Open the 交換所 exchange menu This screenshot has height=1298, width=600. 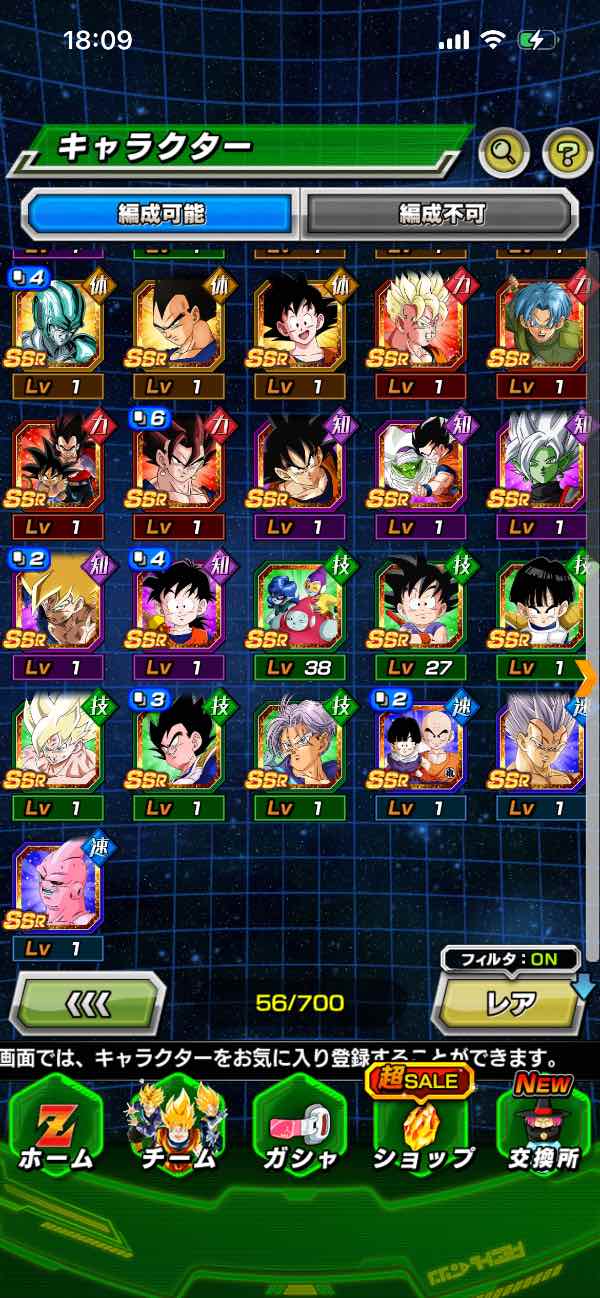(543, 1125)
